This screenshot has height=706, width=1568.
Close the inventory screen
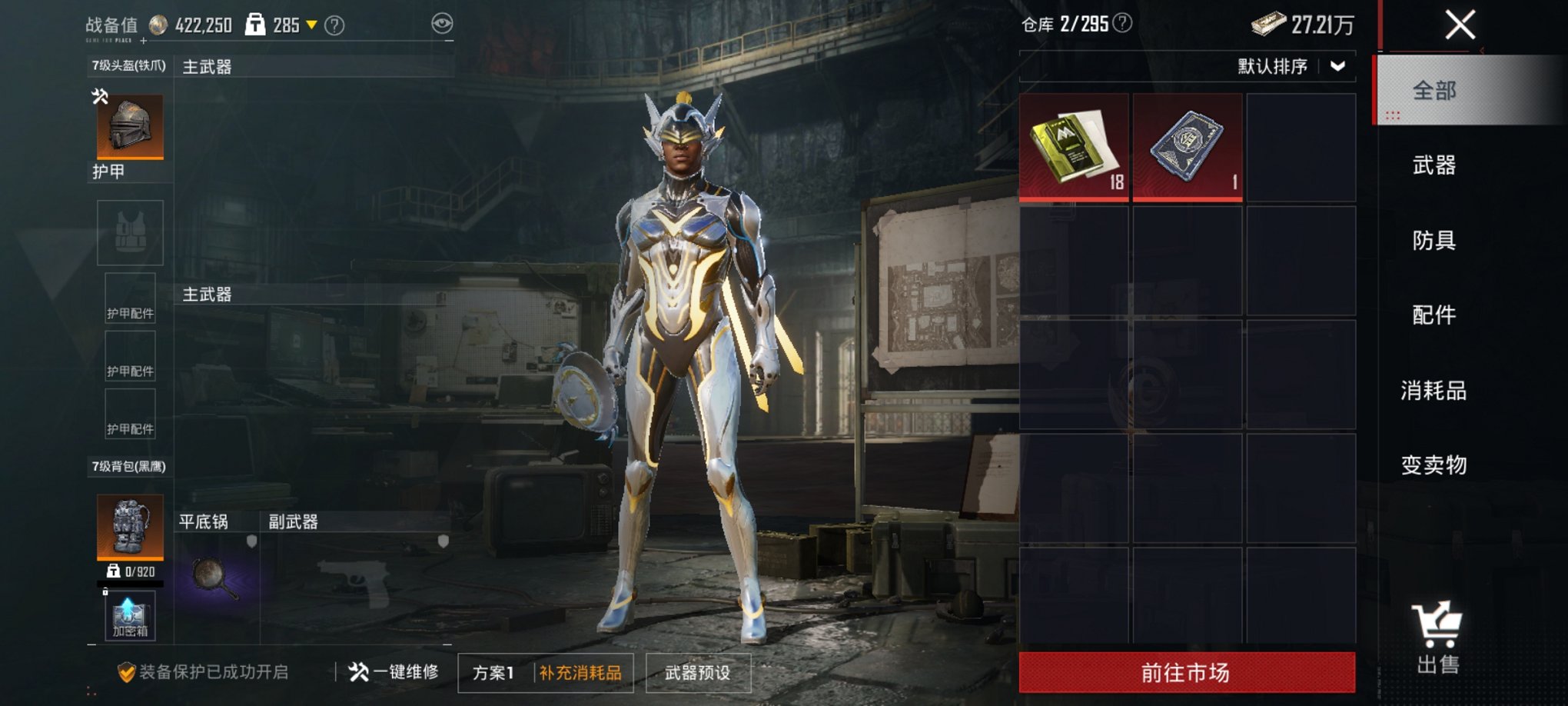click(1459, 25)
